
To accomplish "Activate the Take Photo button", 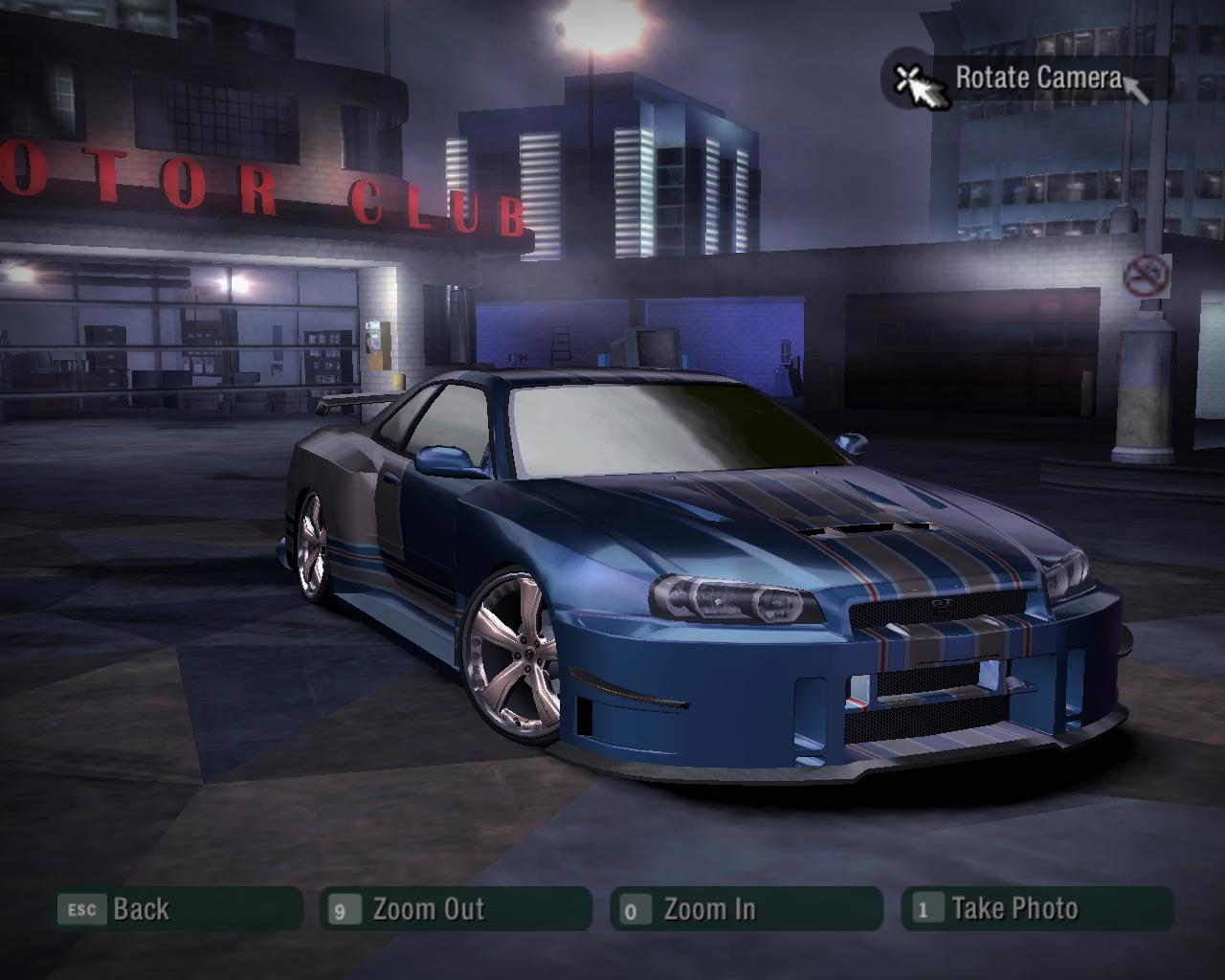I will [1036, 908].
